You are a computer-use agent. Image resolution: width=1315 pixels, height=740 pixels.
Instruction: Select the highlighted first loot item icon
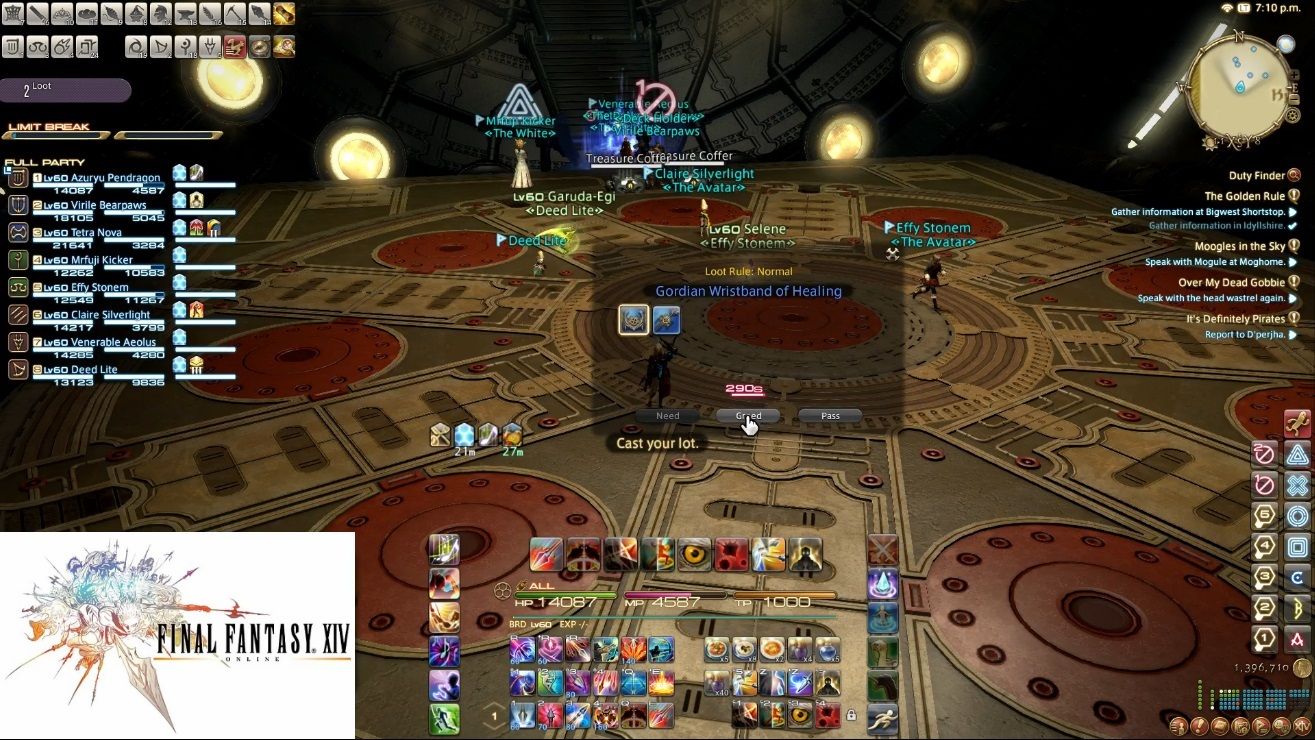coord(633,320)
